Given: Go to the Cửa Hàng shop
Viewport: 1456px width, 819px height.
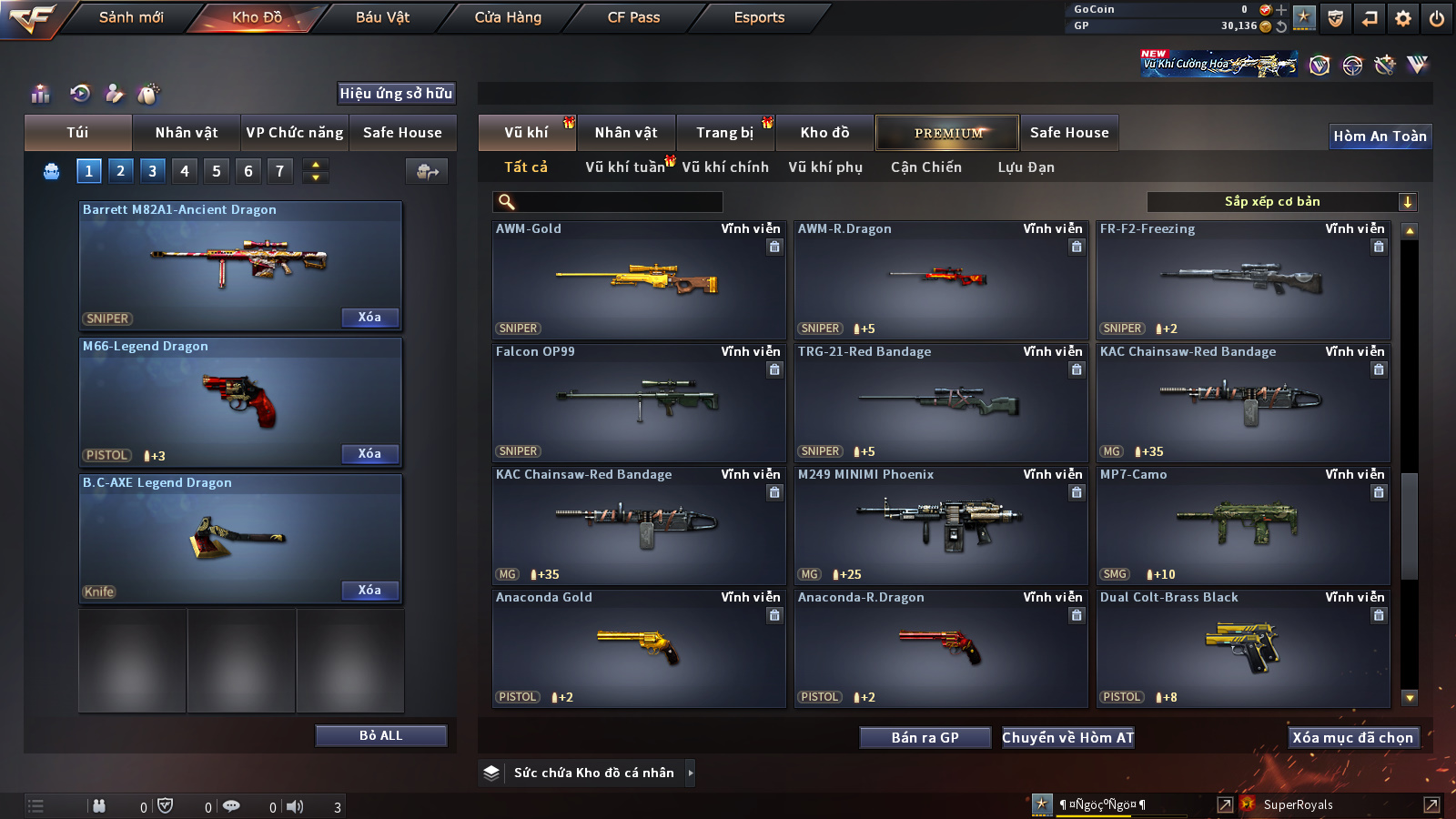Looking at the screenshot, I should tap(508, 17).
